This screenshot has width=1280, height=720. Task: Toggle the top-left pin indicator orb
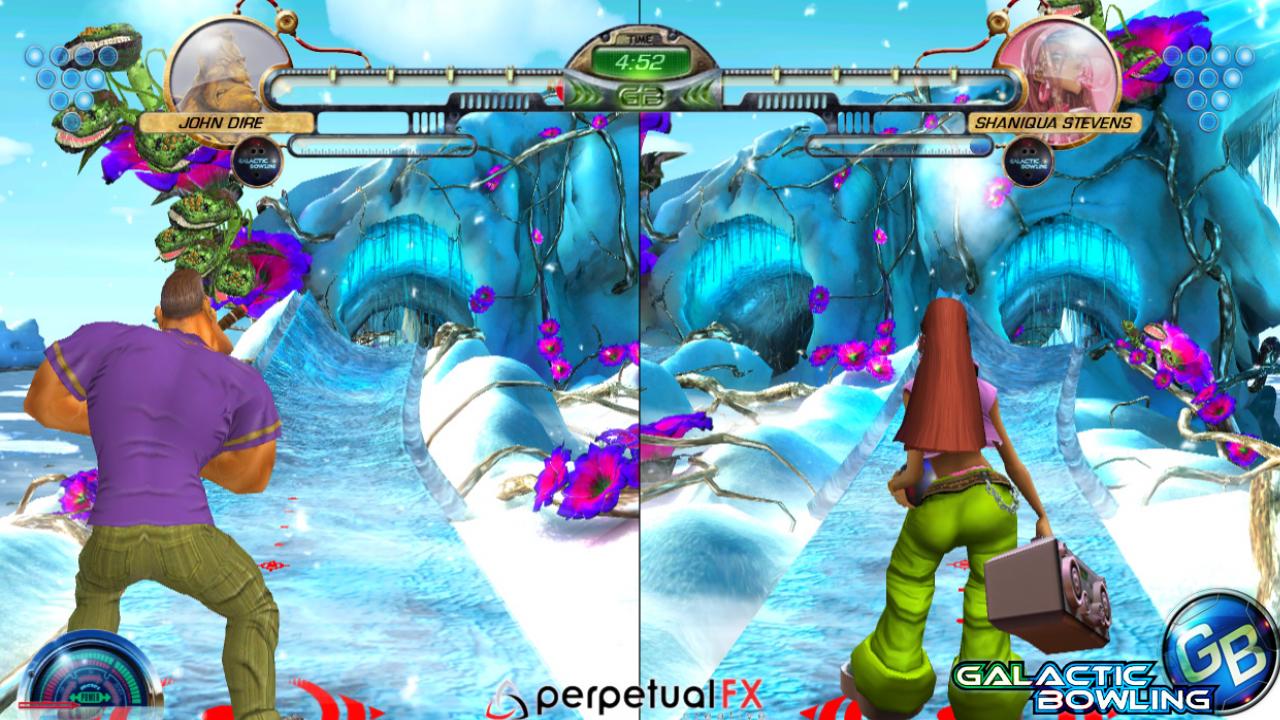pyautogui.click(x=34, y=55)
